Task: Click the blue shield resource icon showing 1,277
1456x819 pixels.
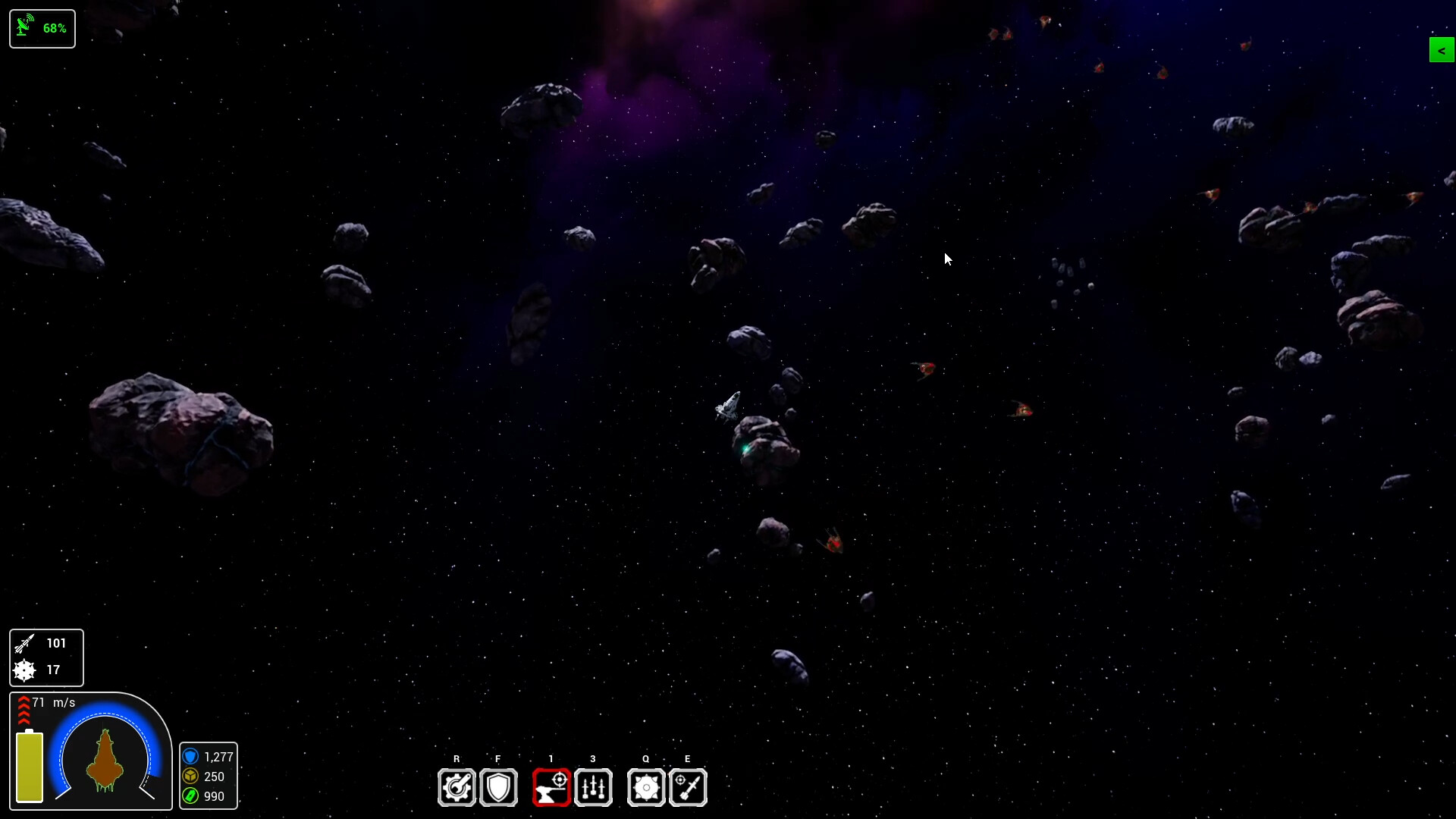Action: 190,757
